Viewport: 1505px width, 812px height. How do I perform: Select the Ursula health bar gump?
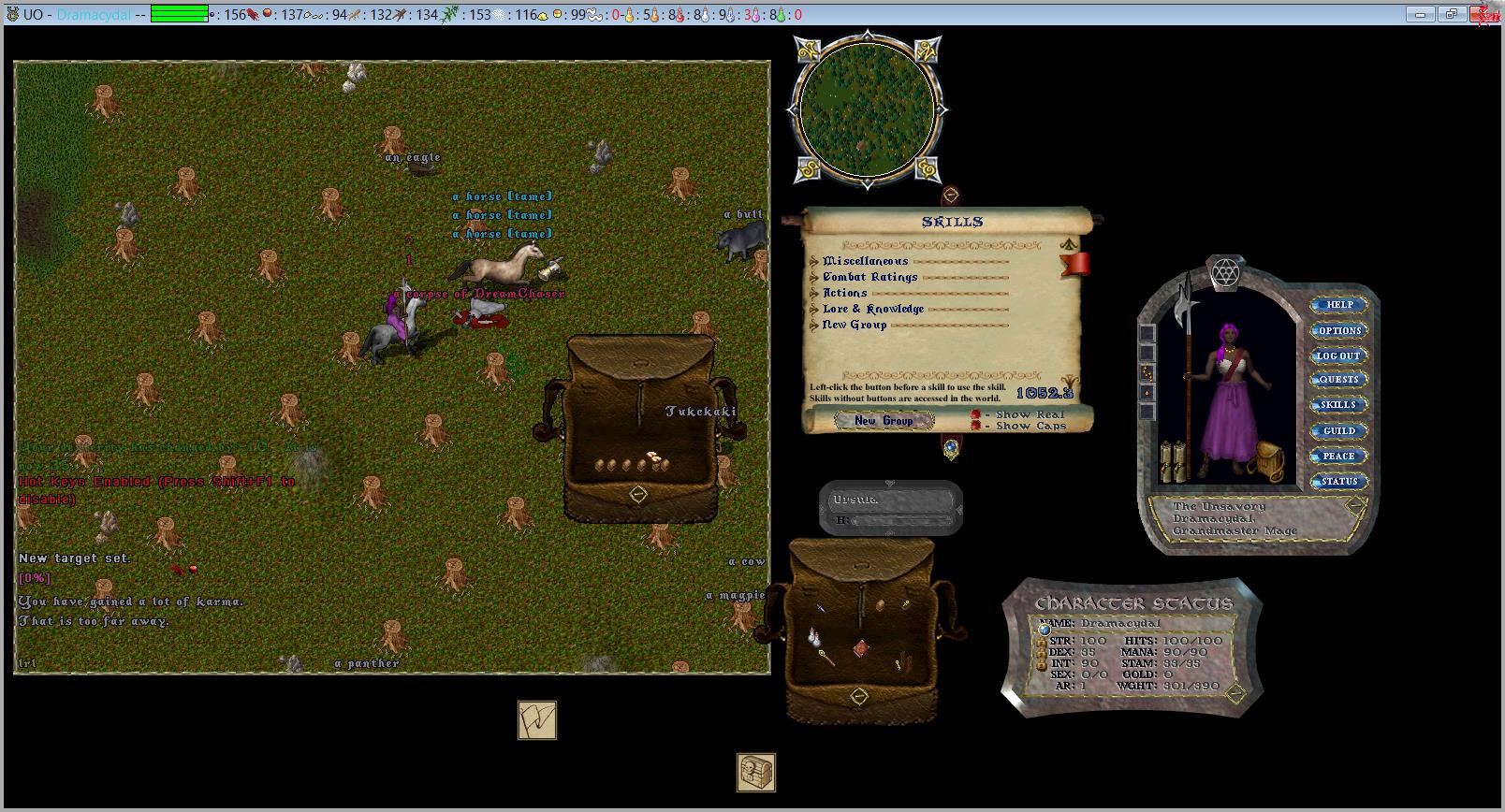890,508
